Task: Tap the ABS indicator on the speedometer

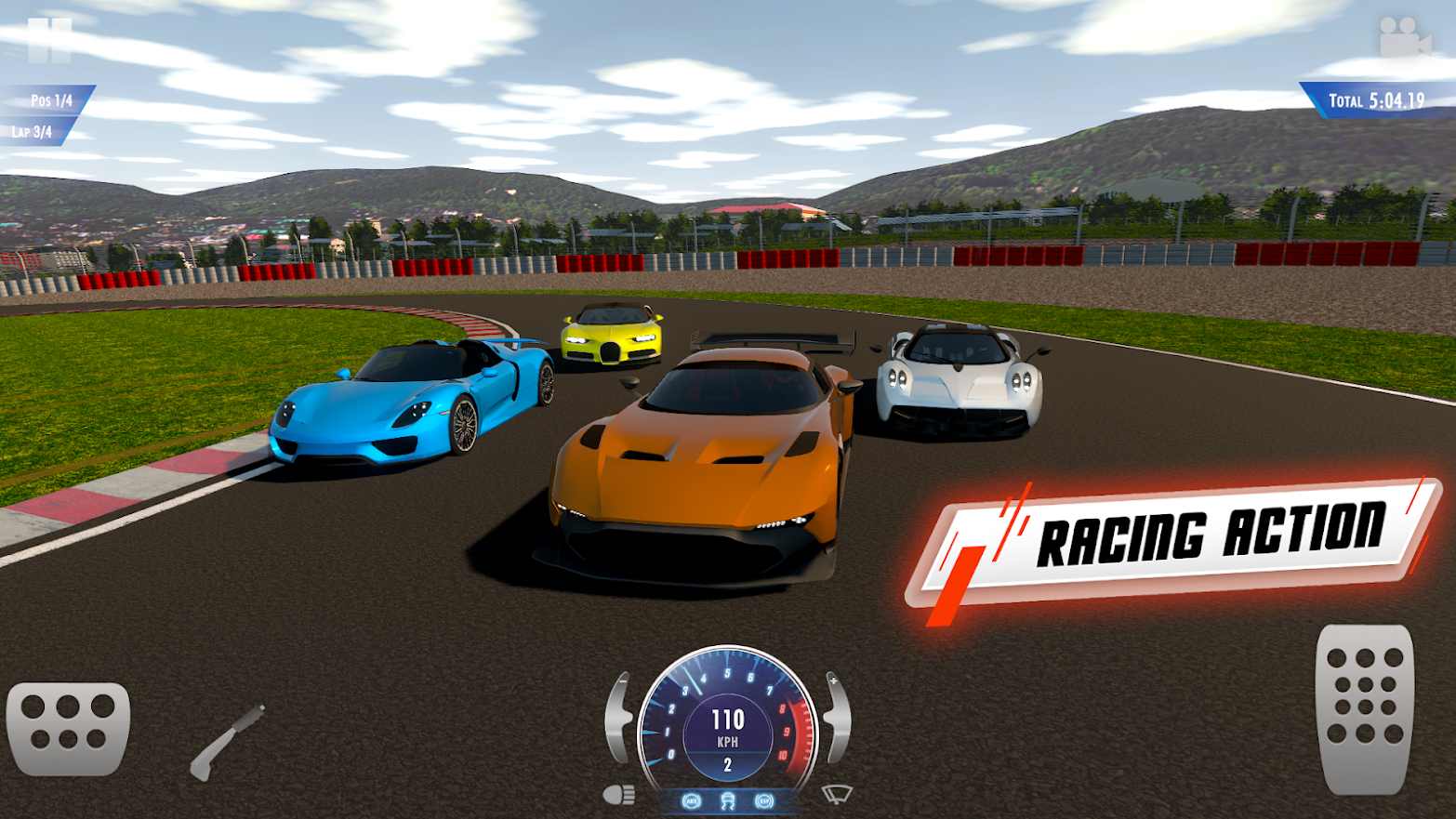Action: point(692,800)
